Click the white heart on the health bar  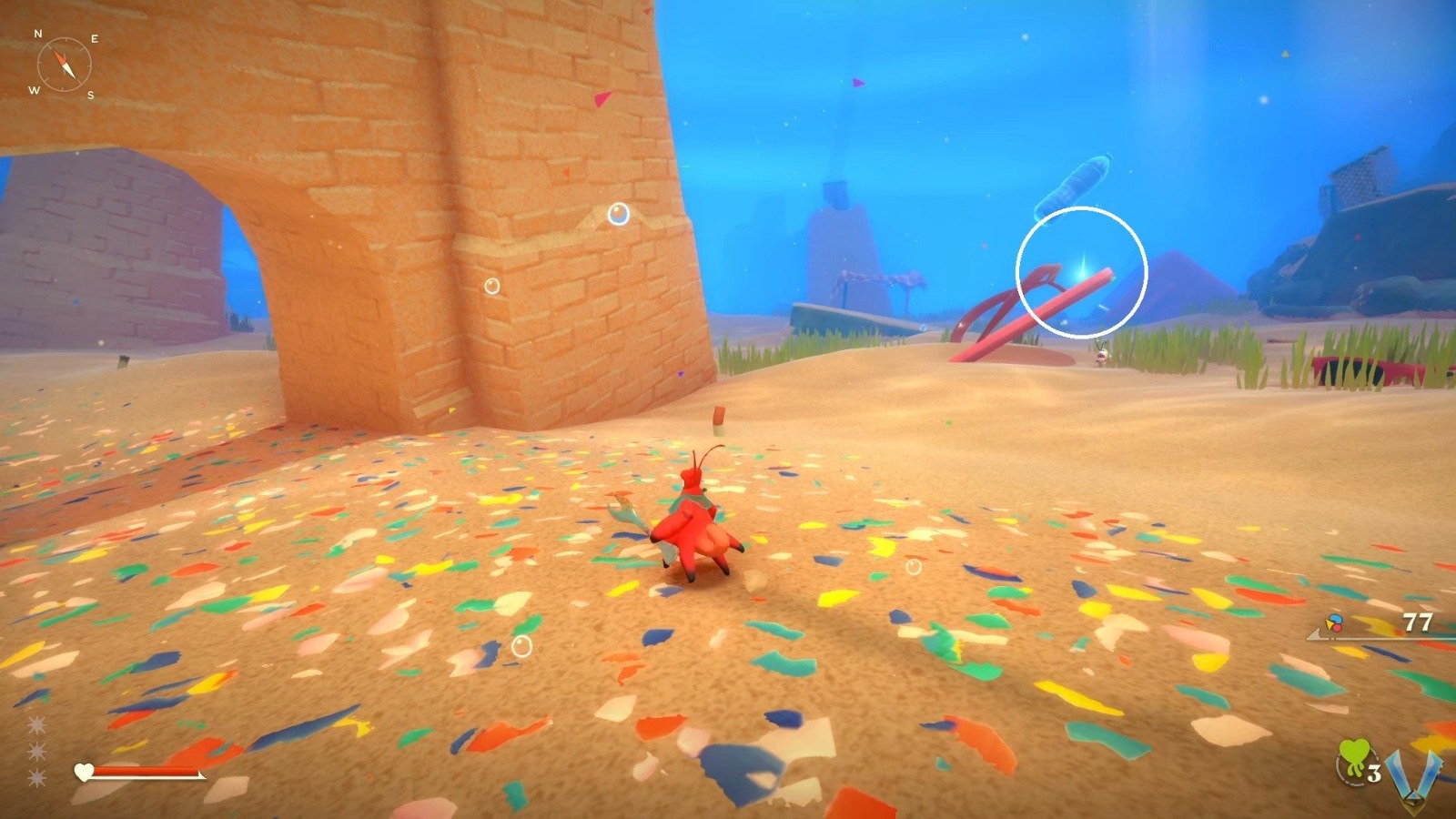point(83,771)
